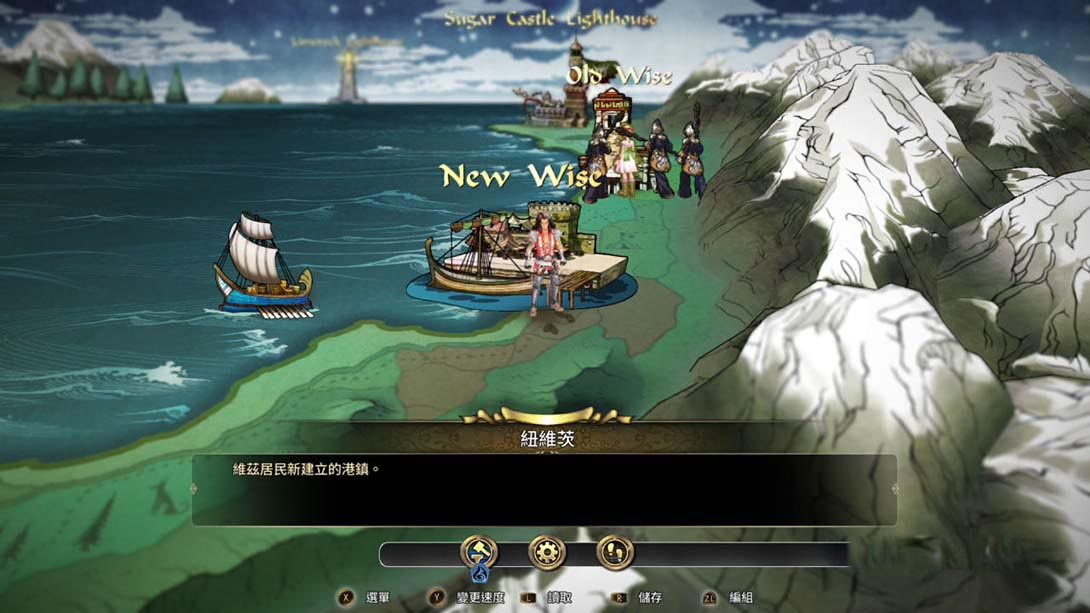Select the hammer and anvil facility icon
The width and height of the screenshot is (1090, 613).
pos(478,552)
